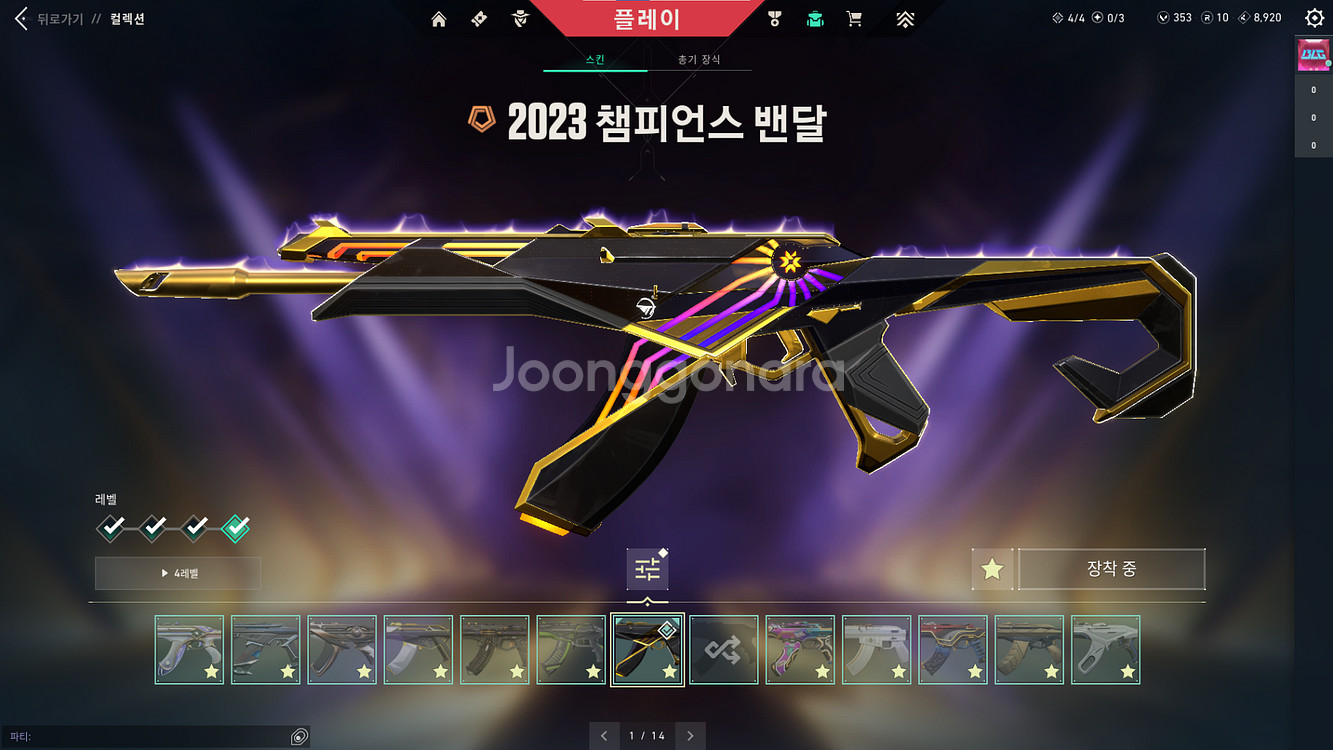Image resolution: width=1333 pixels, height=750 pixels.
Task: Switch to the 총기 장식 tab
Action: [699, 60]
